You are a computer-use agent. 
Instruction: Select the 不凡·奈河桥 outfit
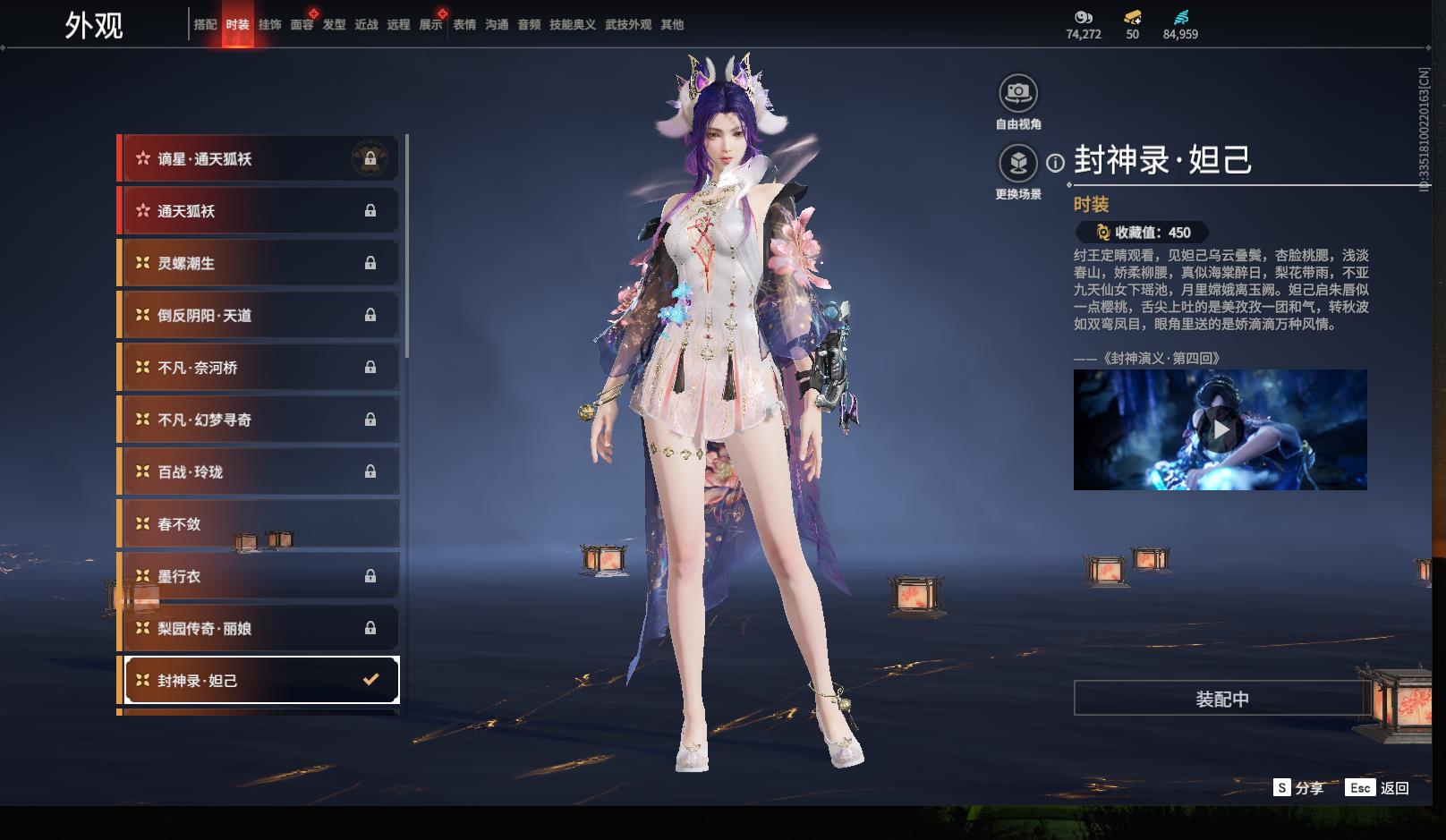point(259,368)
